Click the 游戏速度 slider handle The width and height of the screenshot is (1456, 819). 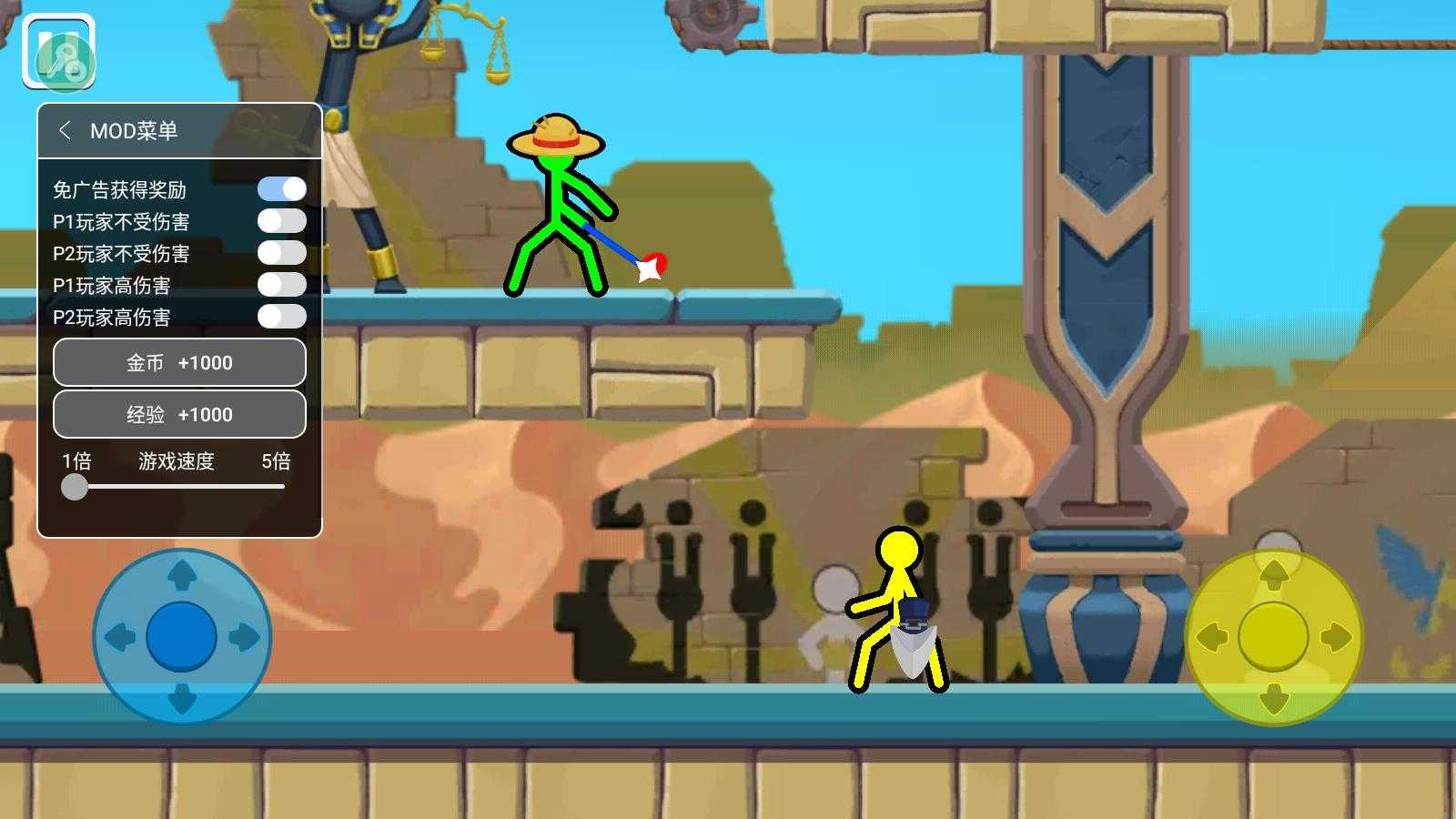(75, 487)
